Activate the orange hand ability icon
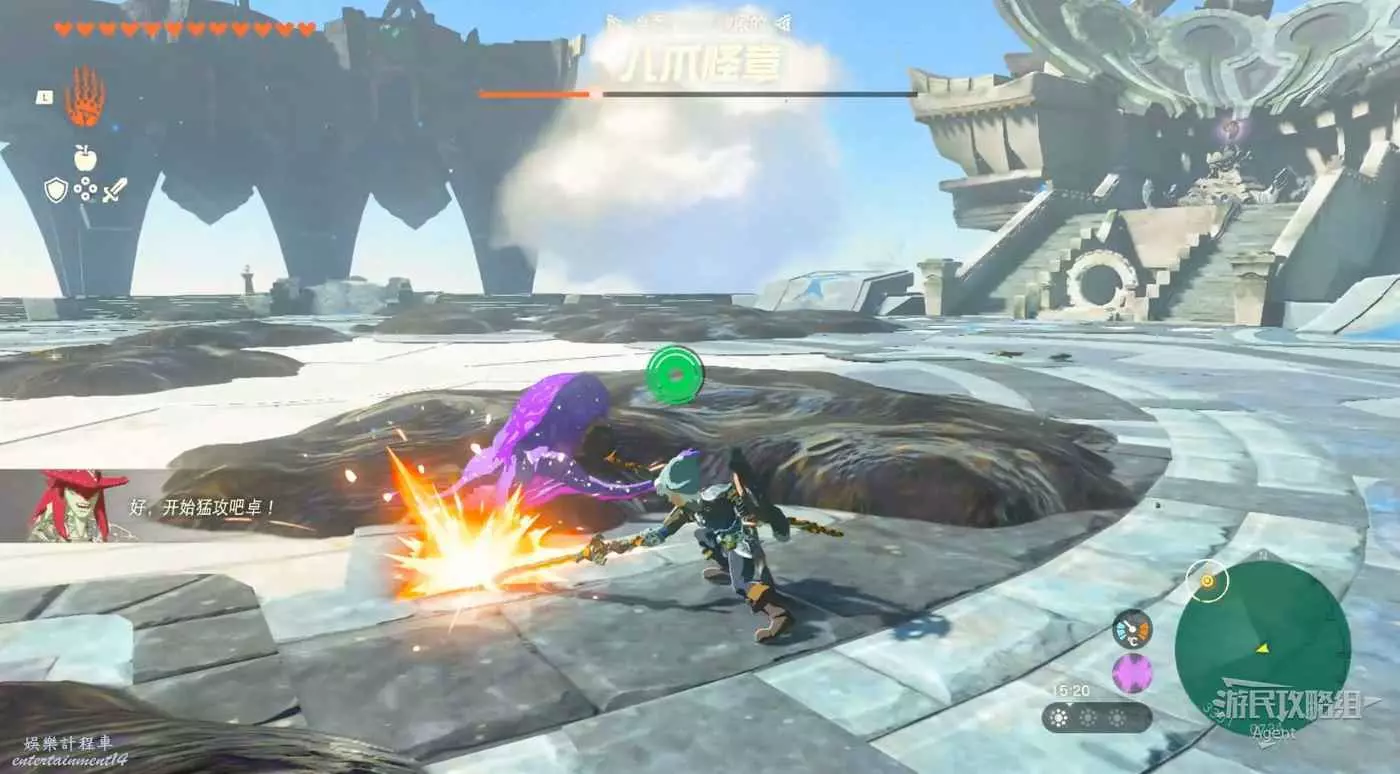The height and width of the screenshot is (774, 1400). [85, 98]
